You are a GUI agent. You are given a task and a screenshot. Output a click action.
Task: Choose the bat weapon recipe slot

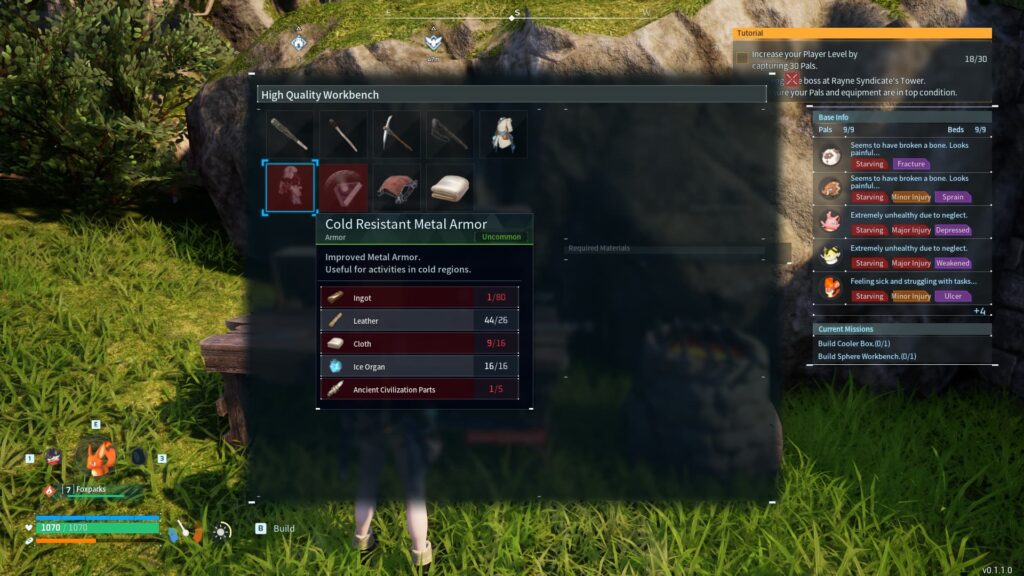click(290, 134)
